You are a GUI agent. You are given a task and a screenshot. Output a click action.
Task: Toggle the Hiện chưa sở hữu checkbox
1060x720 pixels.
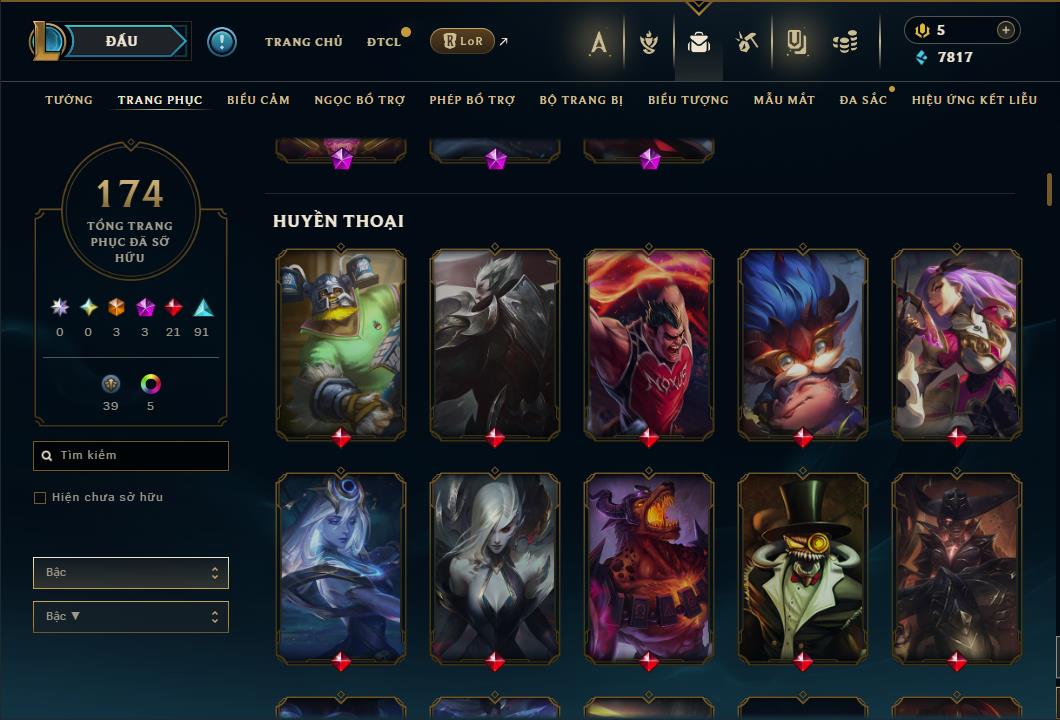point(40,498)
